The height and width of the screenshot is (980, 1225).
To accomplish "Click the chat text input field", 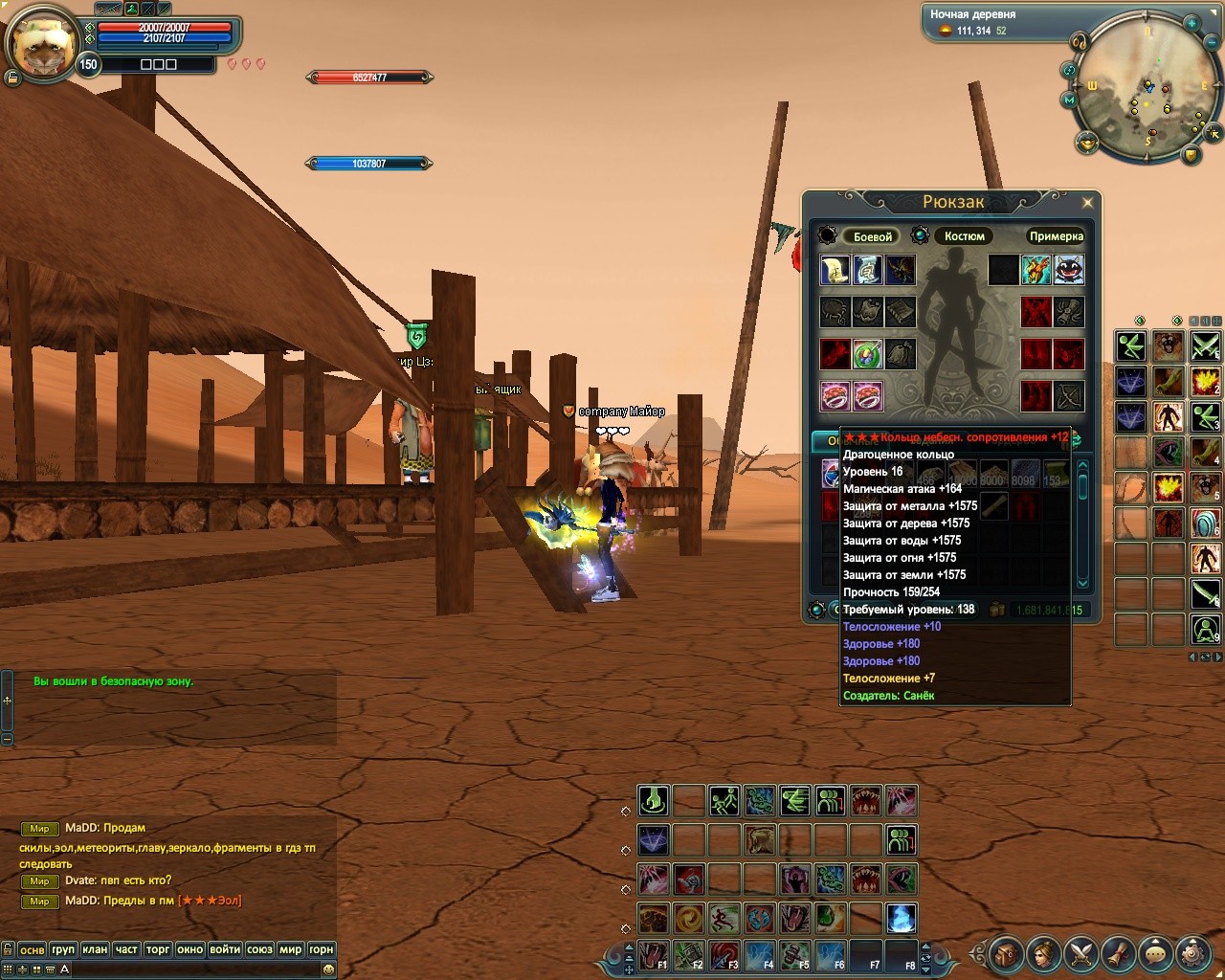I will pos(191,969).
